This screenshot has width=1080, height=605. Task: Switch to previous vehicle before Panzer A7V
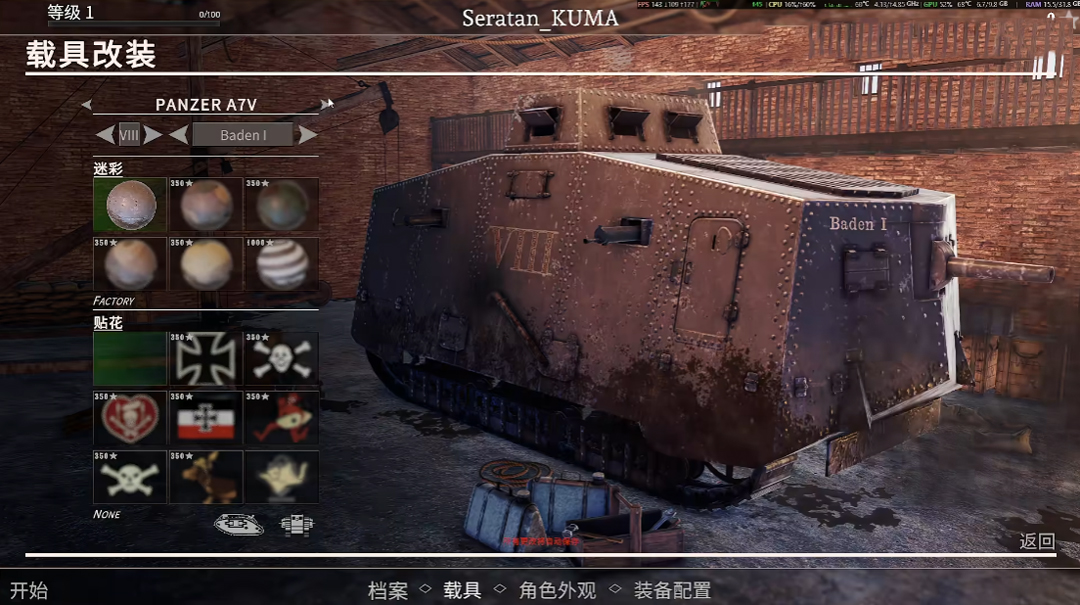pos(87,104)
